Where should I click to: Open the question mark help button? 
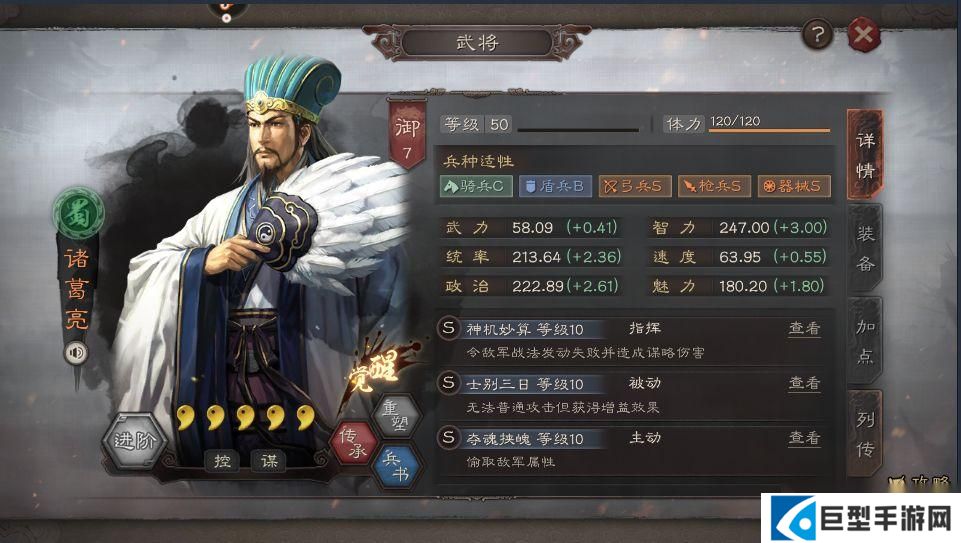[x=818, y=37]
